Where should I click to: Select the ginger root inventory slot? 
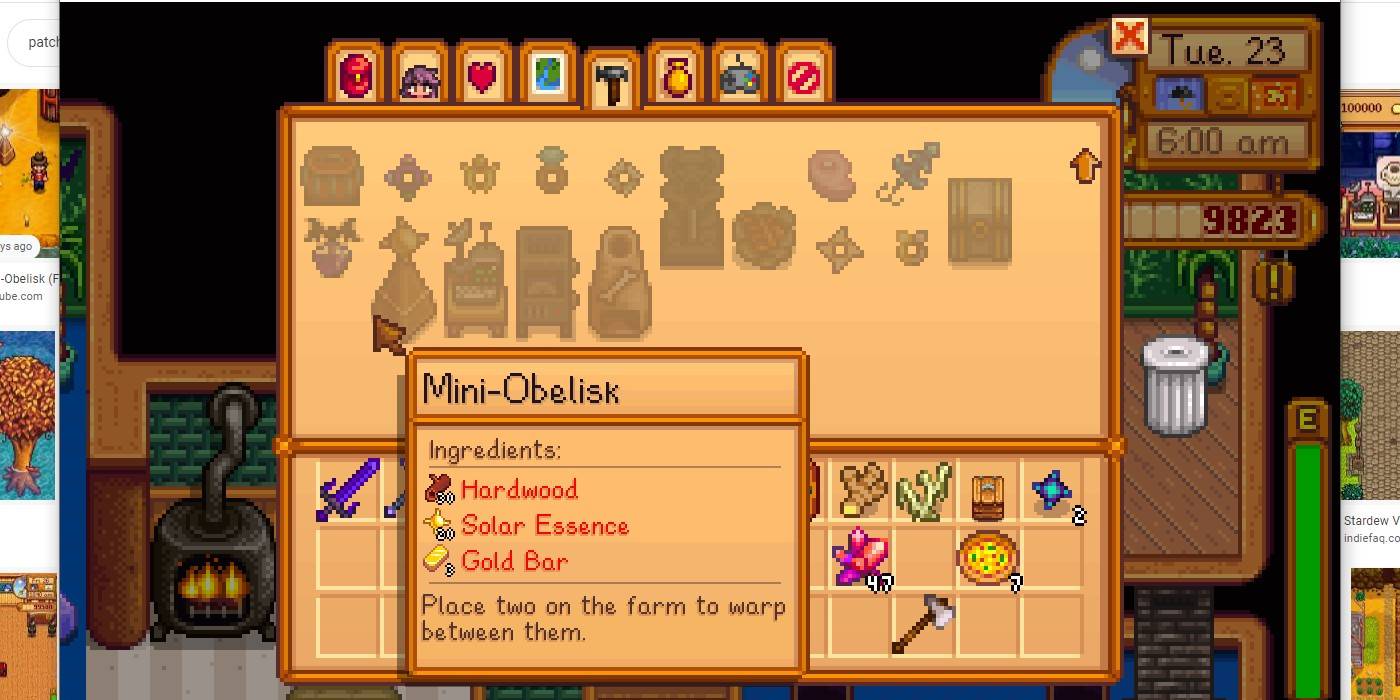click(861, 490)
